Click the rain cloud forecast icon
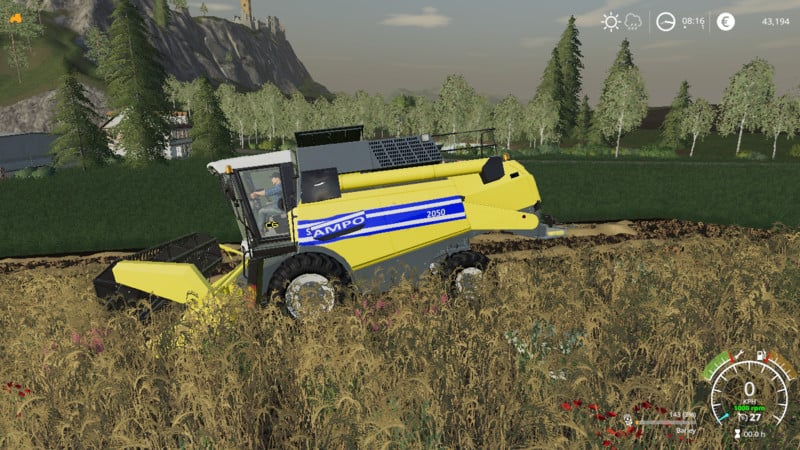 (x=633, y=22)
